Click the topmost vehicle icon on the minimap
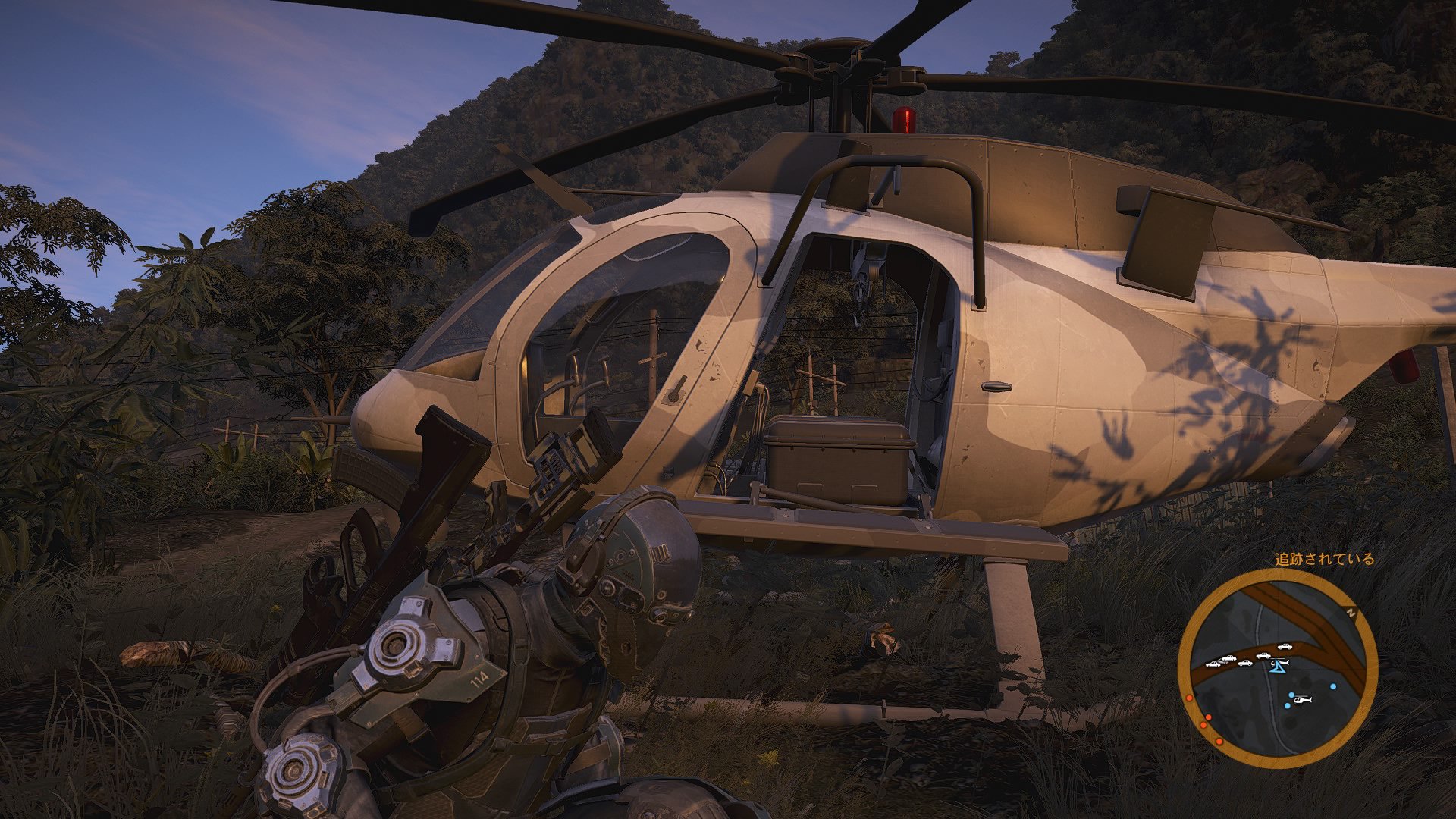Screen dimensions: 1456x819 [1285, 647]
